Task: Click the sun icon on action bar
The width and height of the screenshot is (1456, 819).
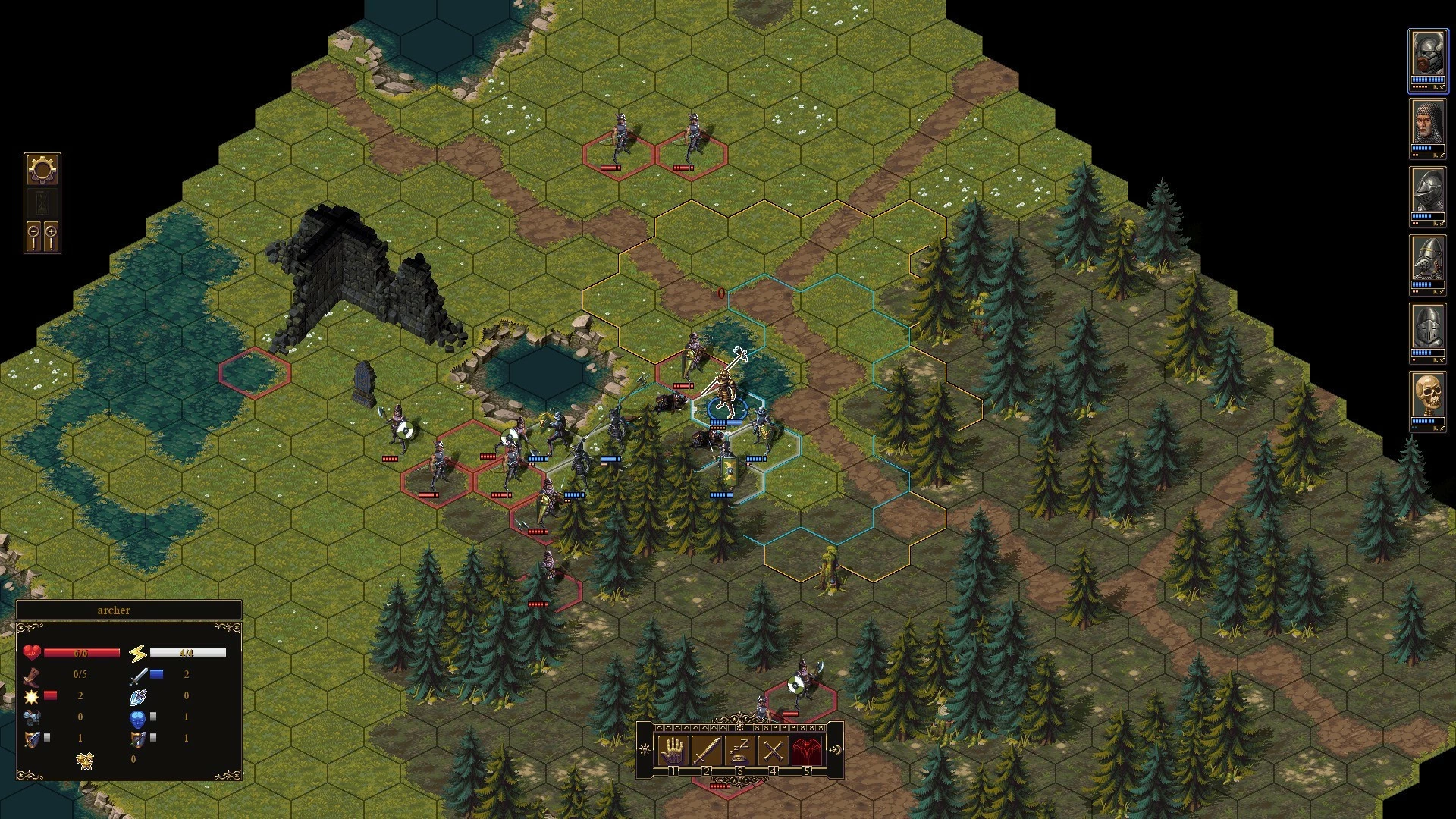Action: click(645, 749)
